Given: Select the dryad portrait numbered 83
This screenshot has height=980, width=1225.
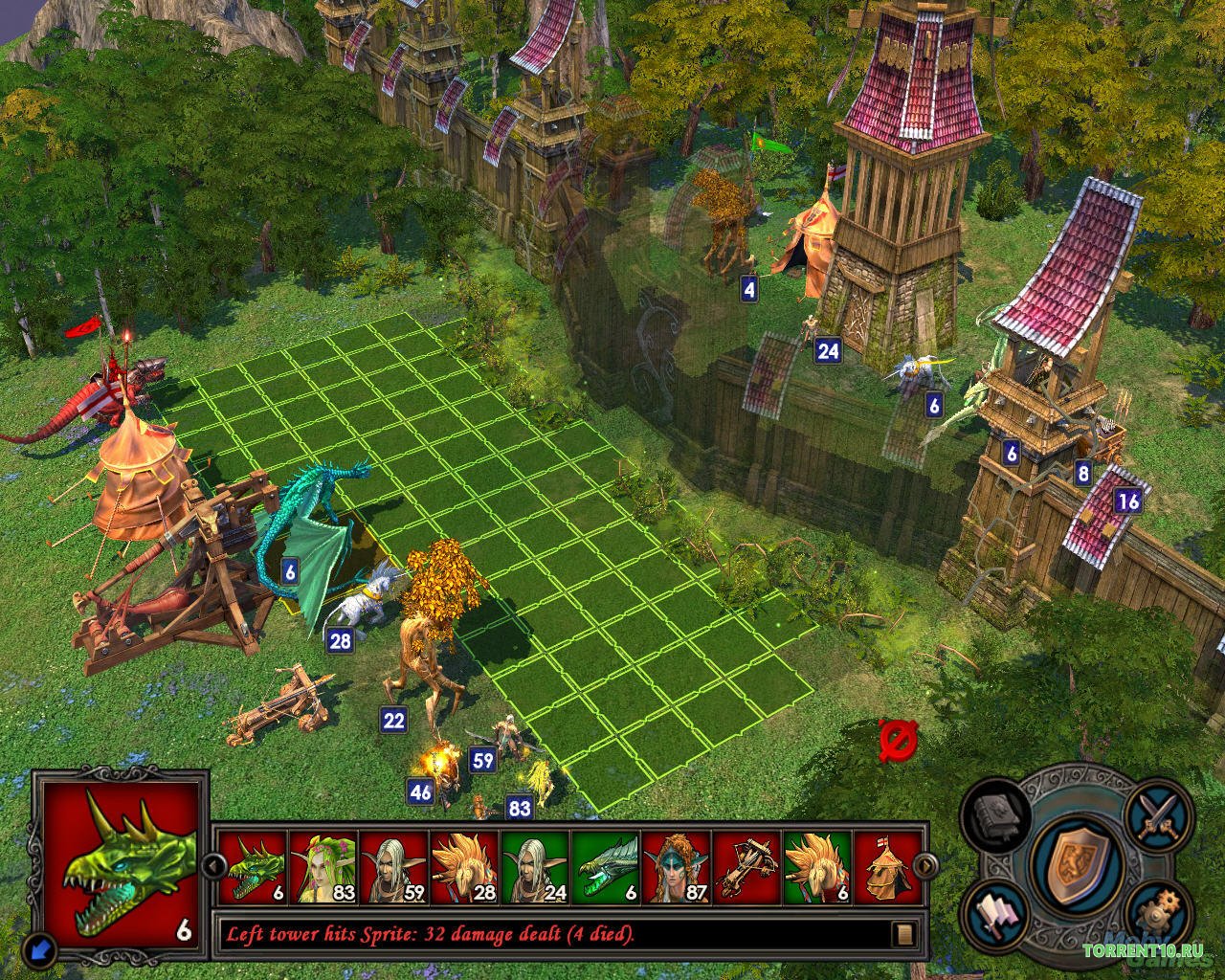Looking at the screenshot, I should pos(323,867).
